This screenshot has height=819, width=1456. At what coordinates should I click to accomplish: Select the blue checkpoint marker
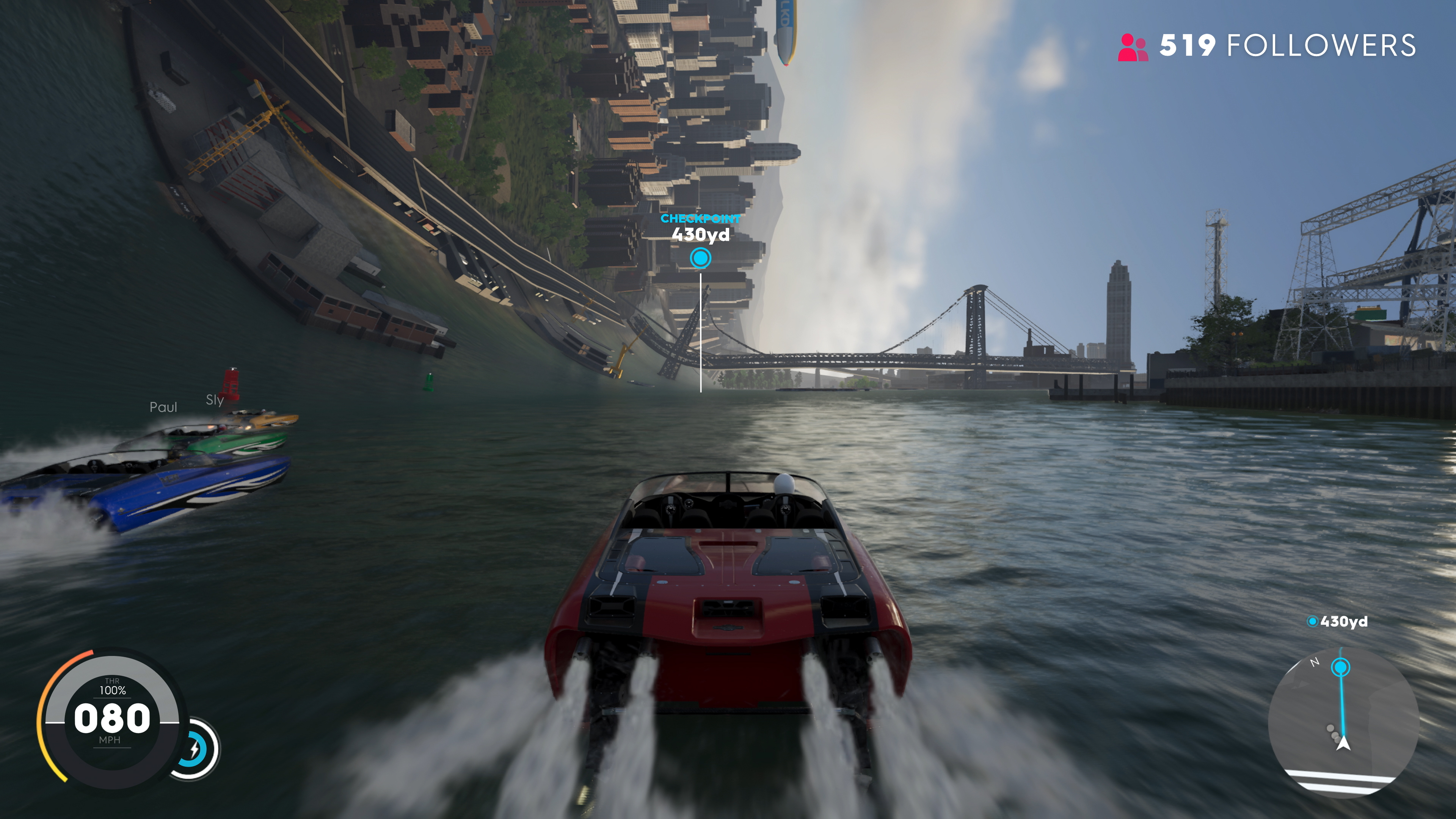[x=700, y=258]
